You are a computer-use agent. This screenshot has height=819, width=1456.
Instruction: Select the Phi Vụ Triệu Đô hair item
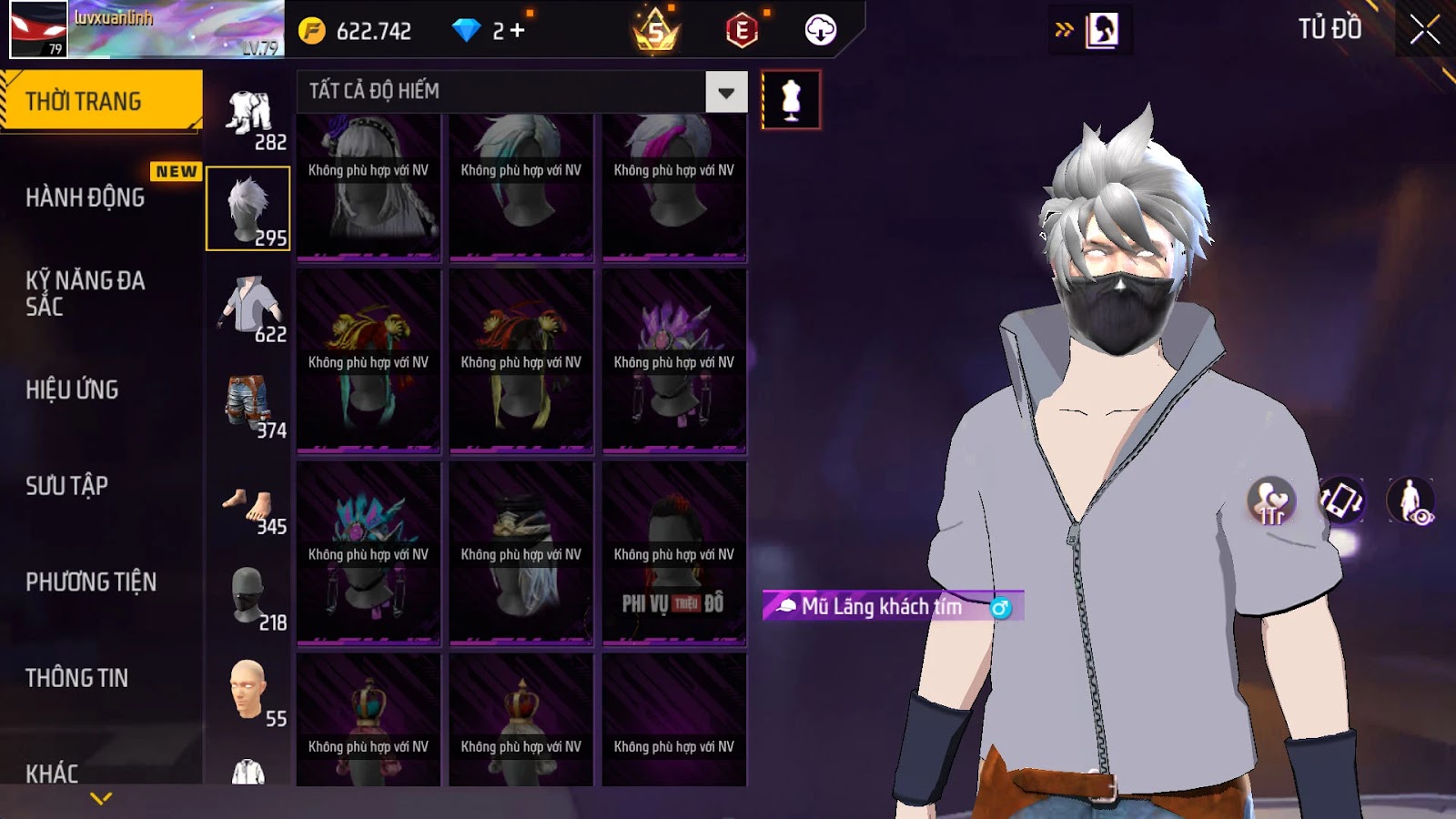(673, 554)
